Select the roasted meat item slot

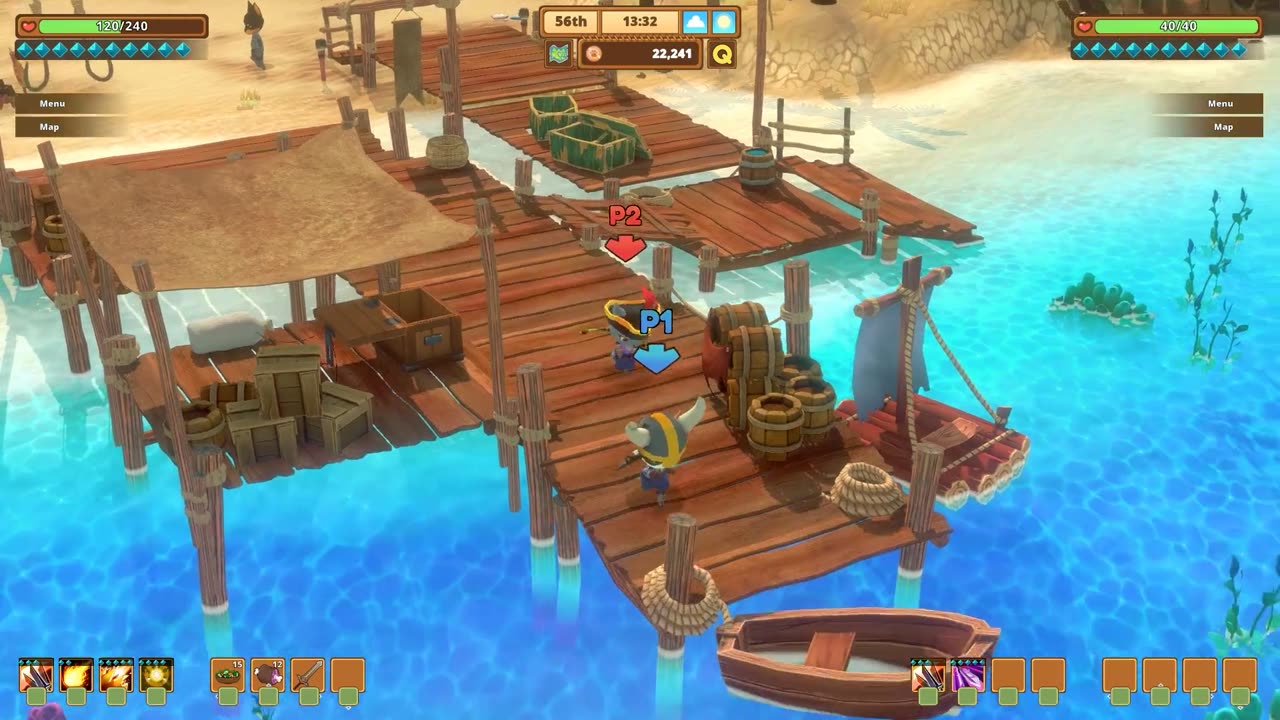(x=268, y=676)
